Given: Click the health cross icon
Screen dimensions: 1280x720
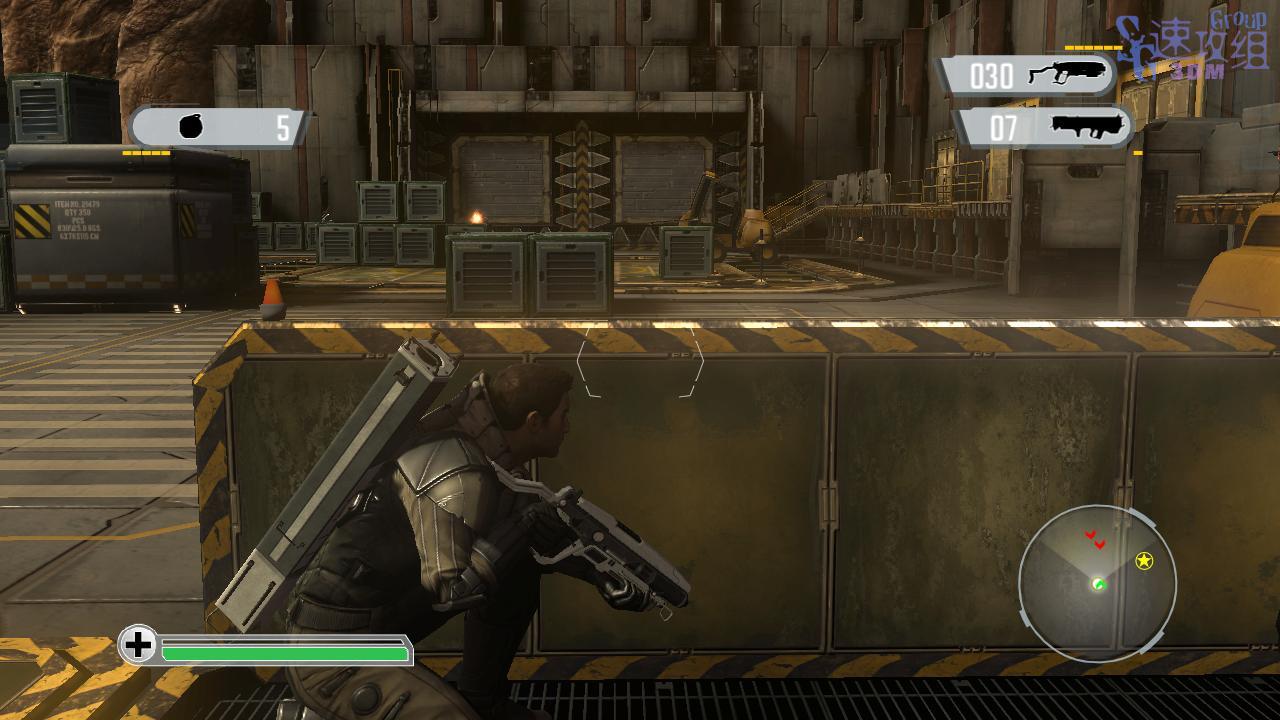Looking at the screenshot, I should [x=139, y=645].
